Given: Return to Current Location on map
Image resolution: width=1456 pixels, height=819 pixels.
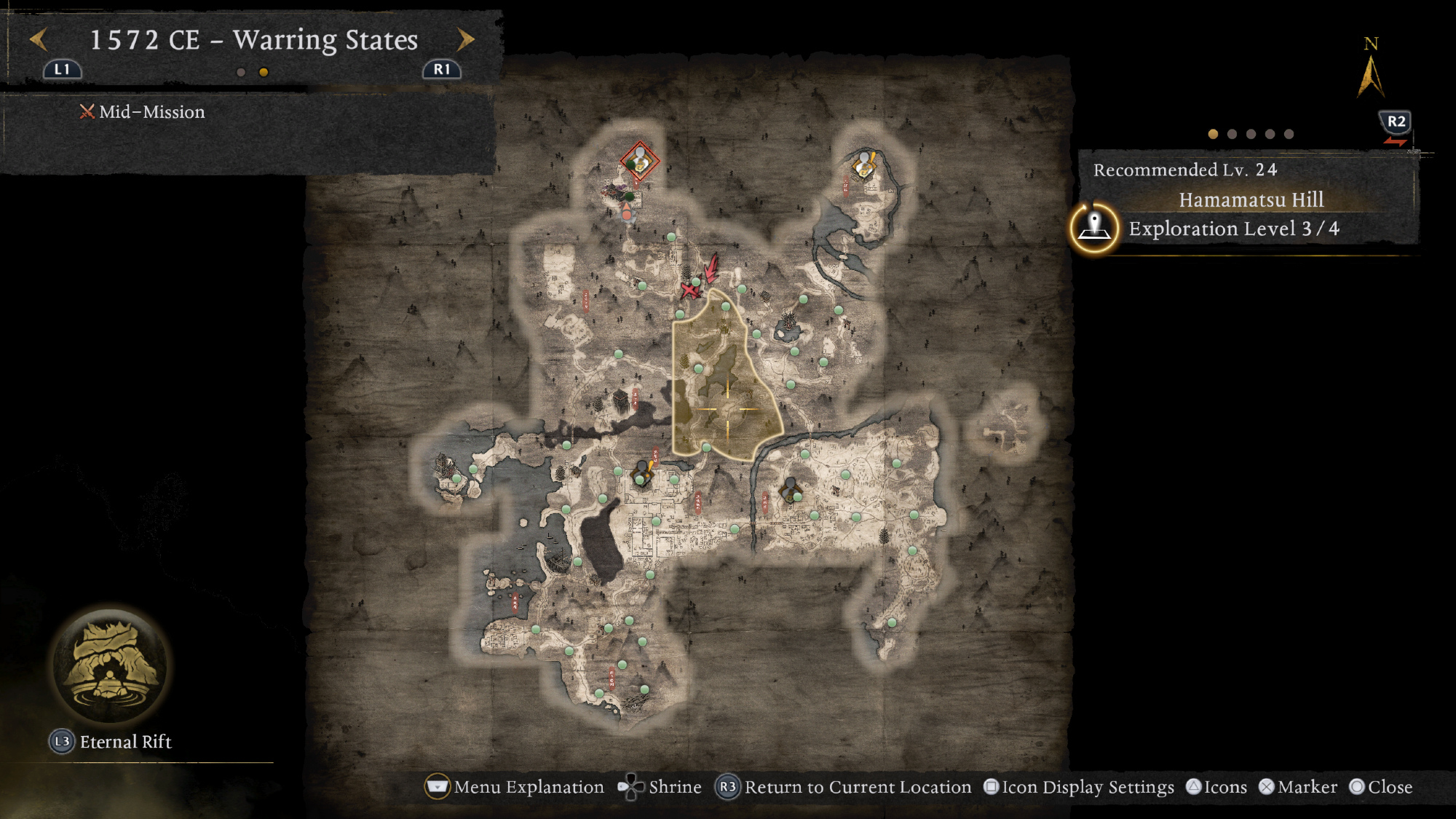Looking at the screenshot, I should coord(844,787).
